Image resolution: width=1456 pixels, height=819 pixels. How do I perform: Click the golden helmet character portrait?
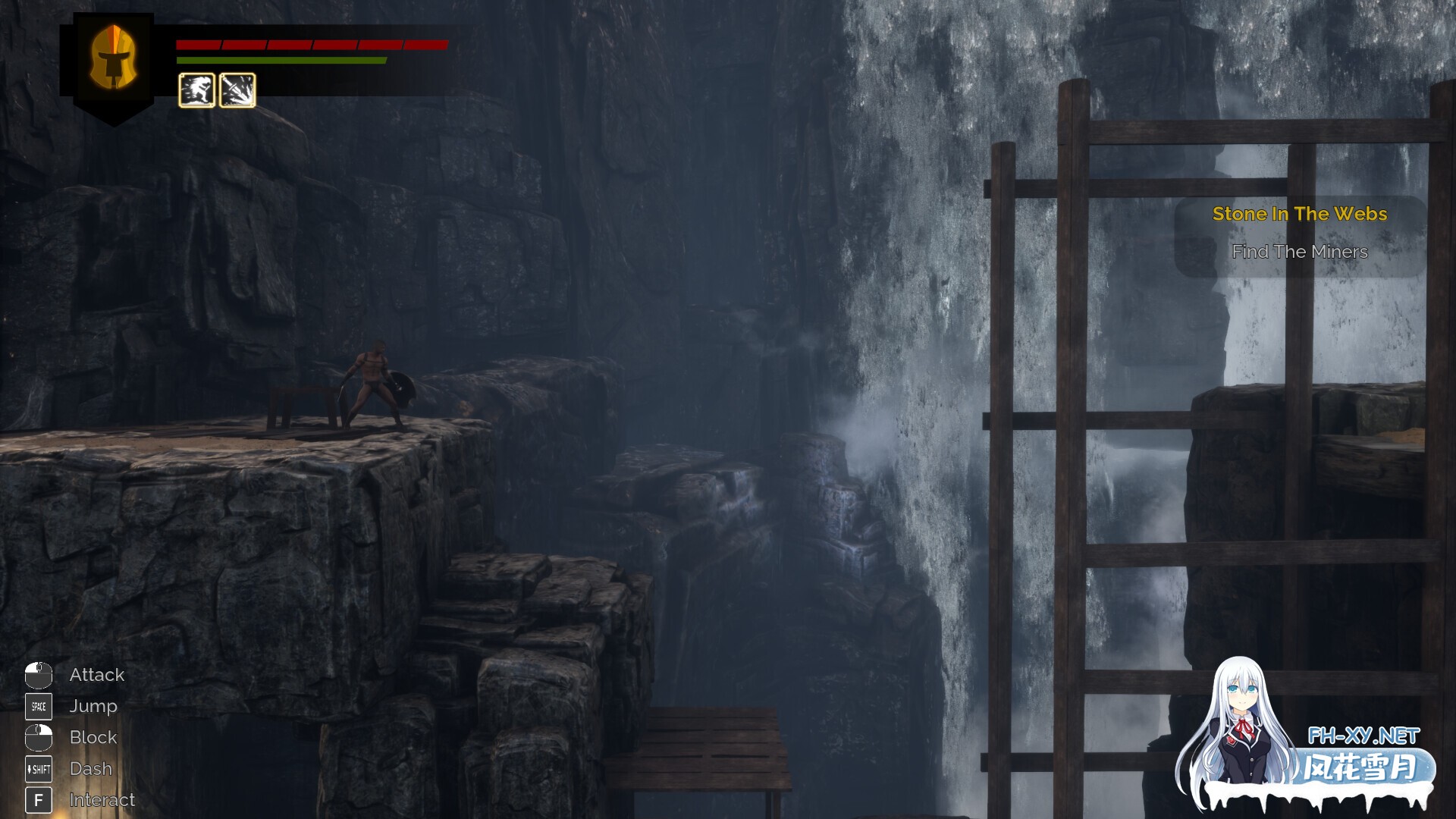point(113,59)
